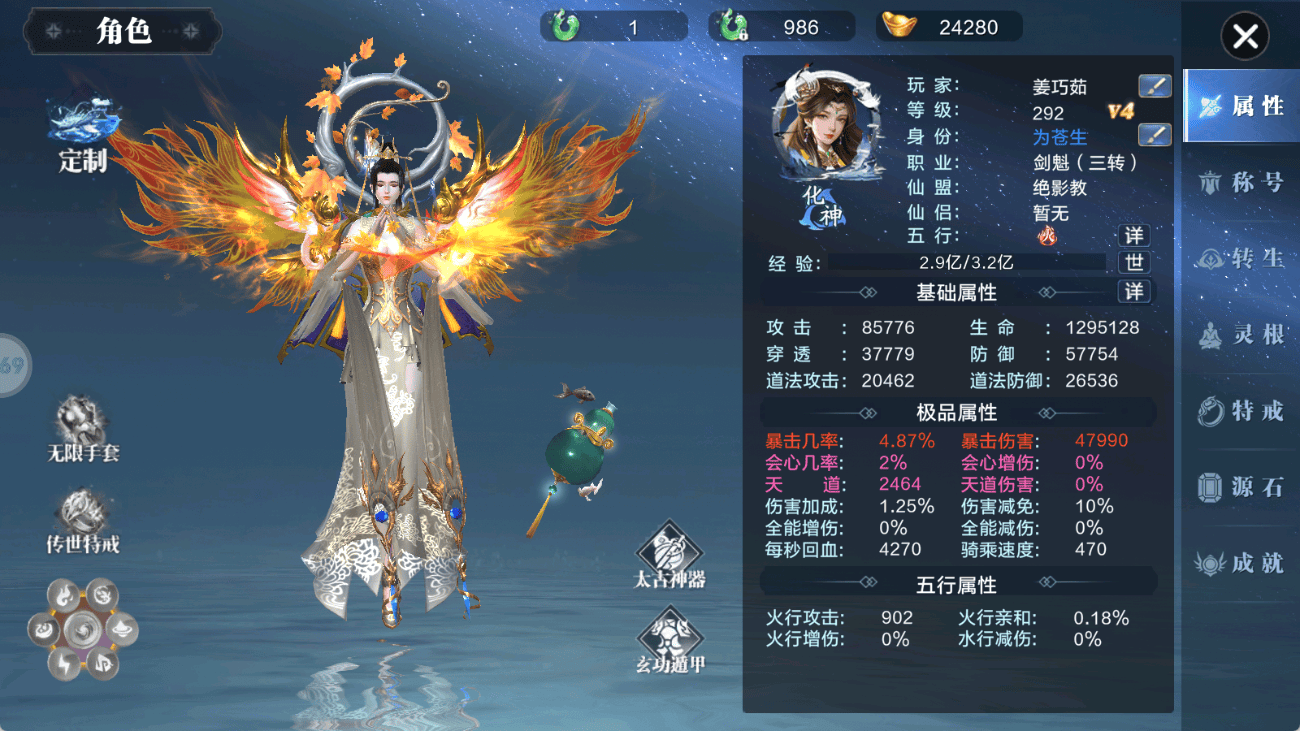Edit the 身份 title 为苍生

pyautogui.click(x=1154, y=135)
